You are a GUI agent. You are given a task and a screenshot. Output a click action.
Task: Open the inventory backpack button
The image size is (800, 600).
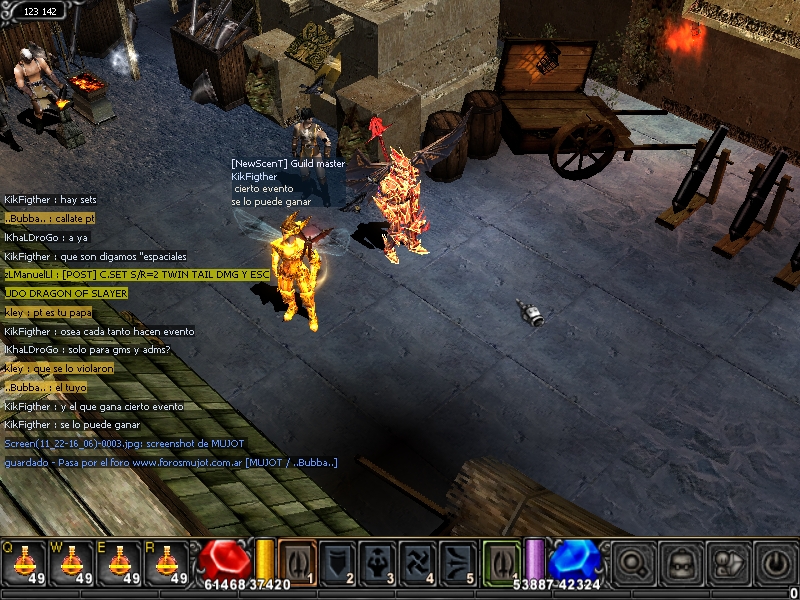coord(679,562)
